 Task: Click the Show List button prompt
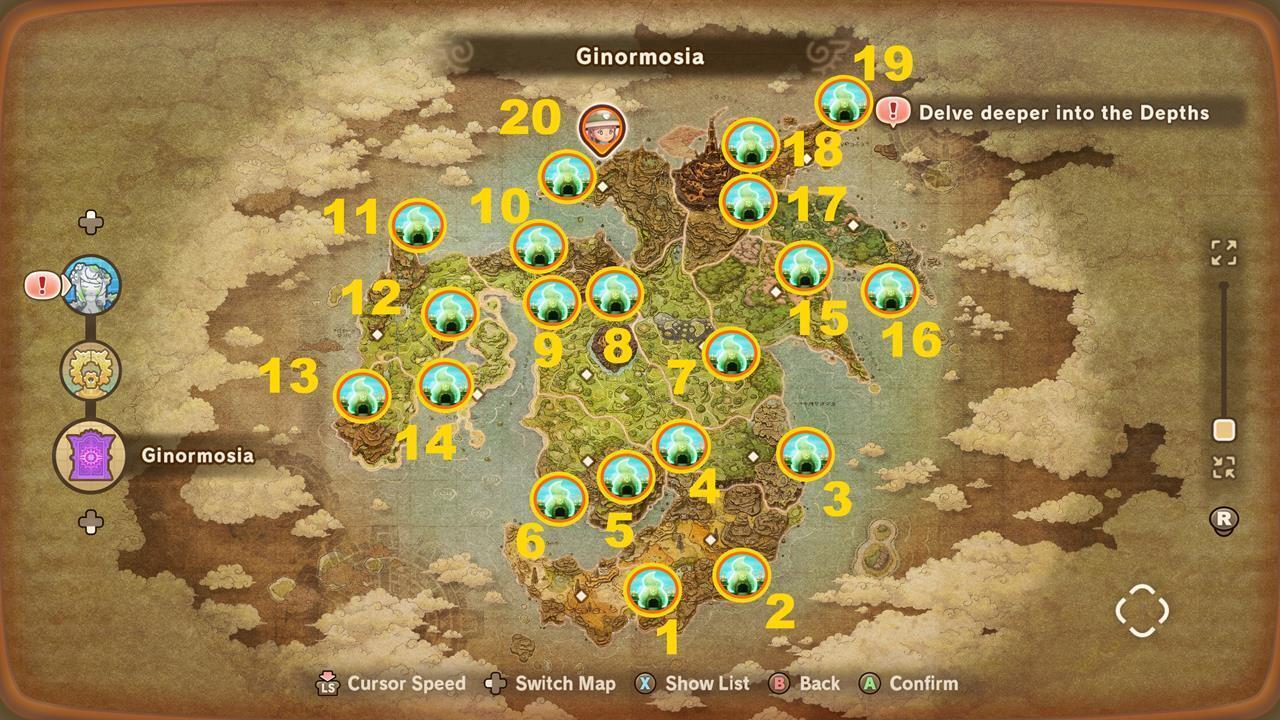[x=647, y=684]
